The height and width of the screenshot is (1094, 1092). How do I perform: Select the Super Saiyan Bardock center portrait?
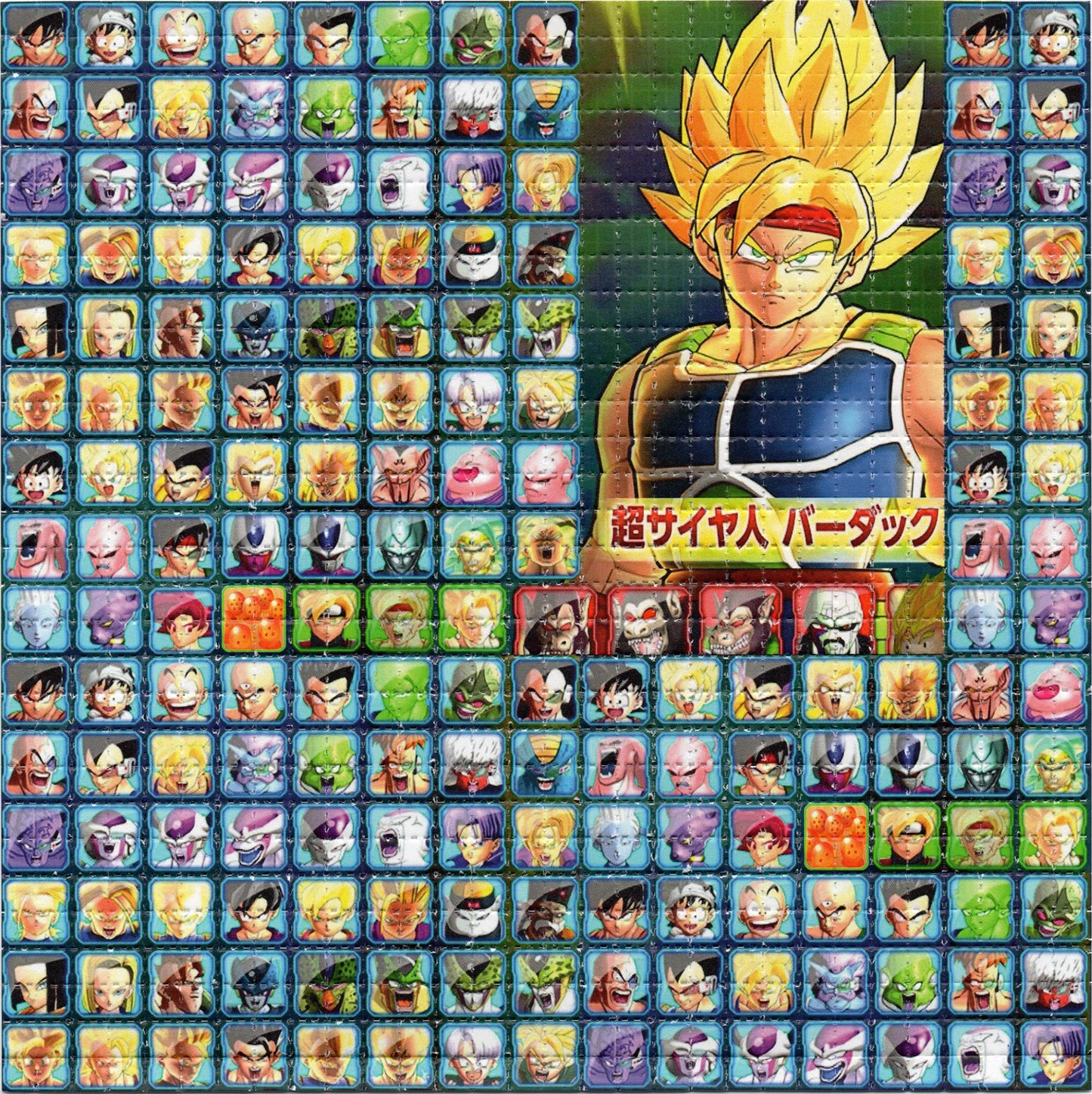coord(763,295)
